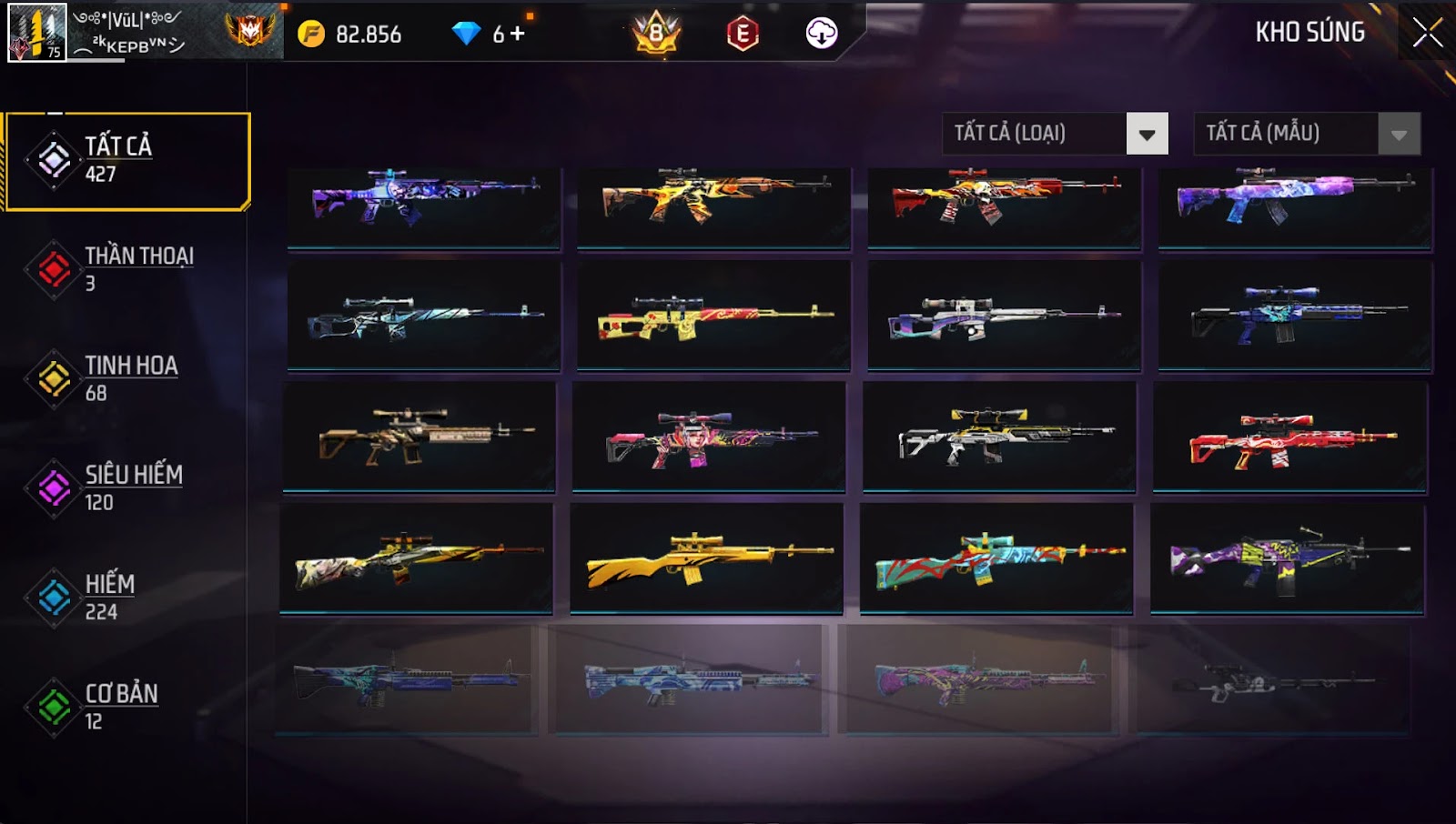
Task: Select the teal and red graffiti rifle
Action: click(x=996, y=558)
